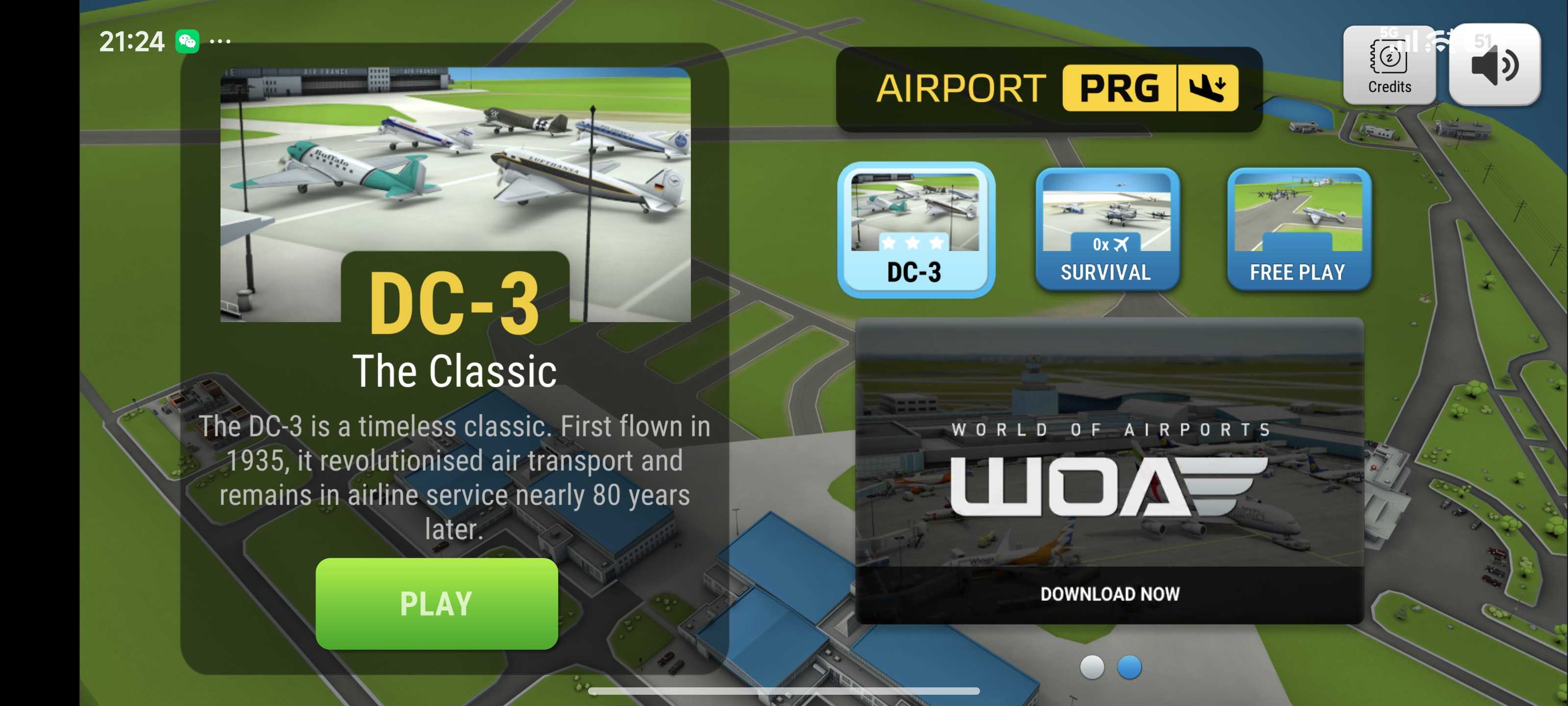Choose the Survival mode tile
The image size is (1568, 706).
tap(1106, 229)
